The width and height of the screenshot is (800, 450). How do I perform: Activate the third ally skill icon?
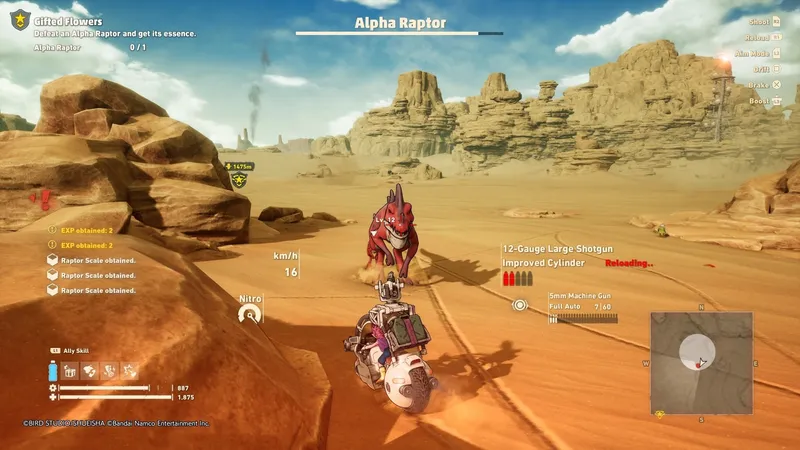(107, 371)
